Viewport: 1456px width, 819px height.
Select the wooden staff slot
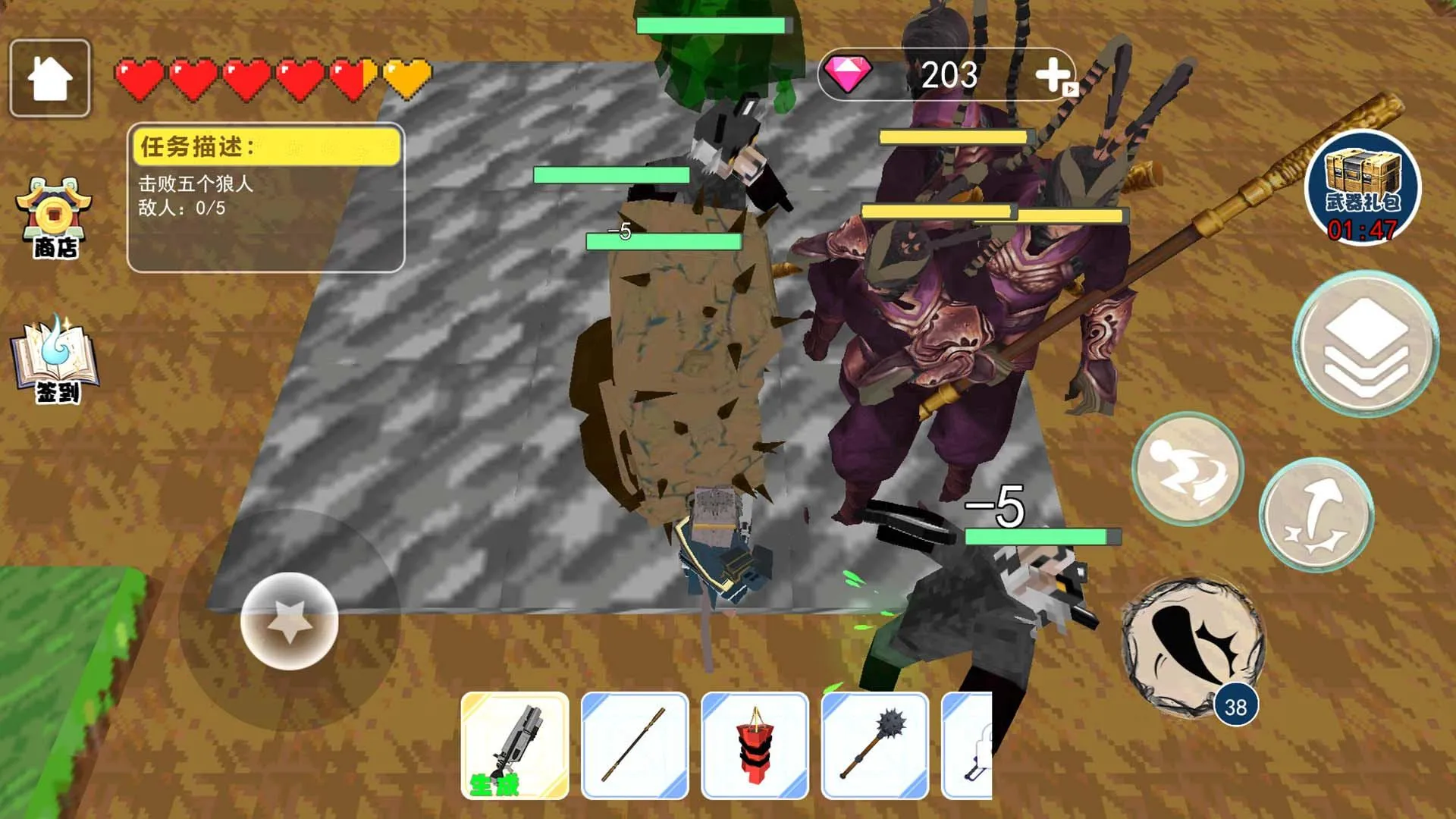point(635,745)
